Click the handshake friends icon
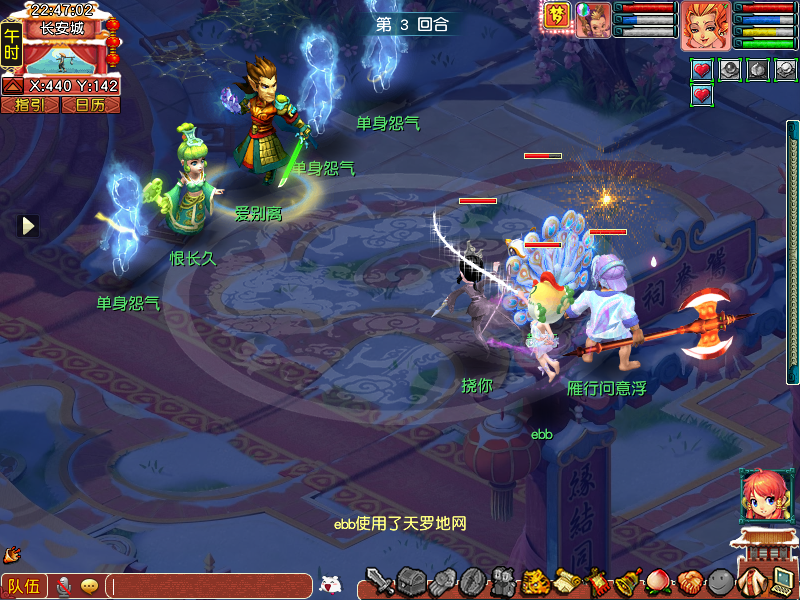800x600 pixels. (x=689, y=581)
